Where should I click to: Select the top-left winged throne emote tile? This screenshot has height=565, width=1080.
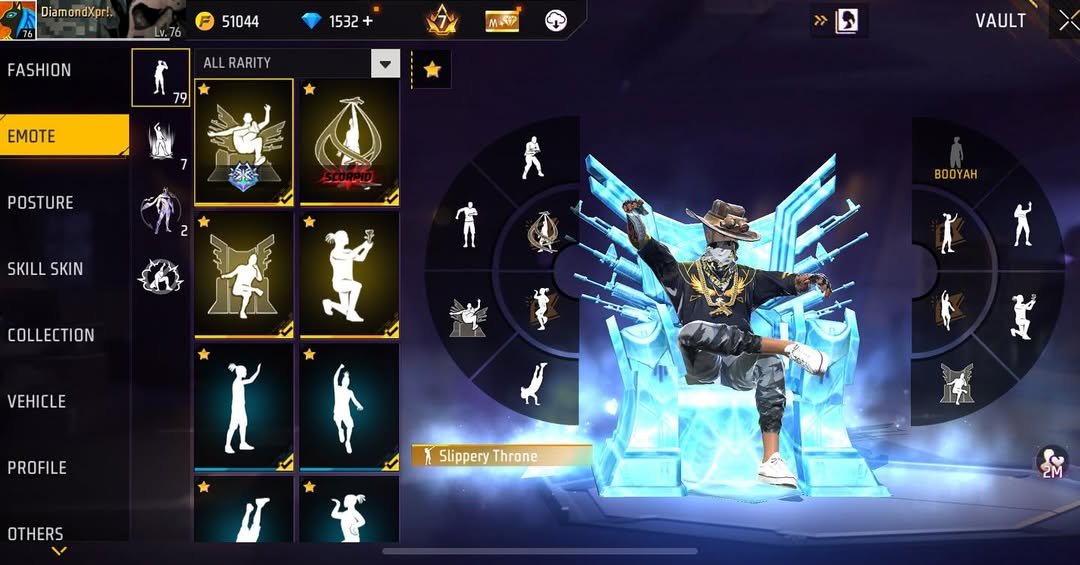[244, 141]
